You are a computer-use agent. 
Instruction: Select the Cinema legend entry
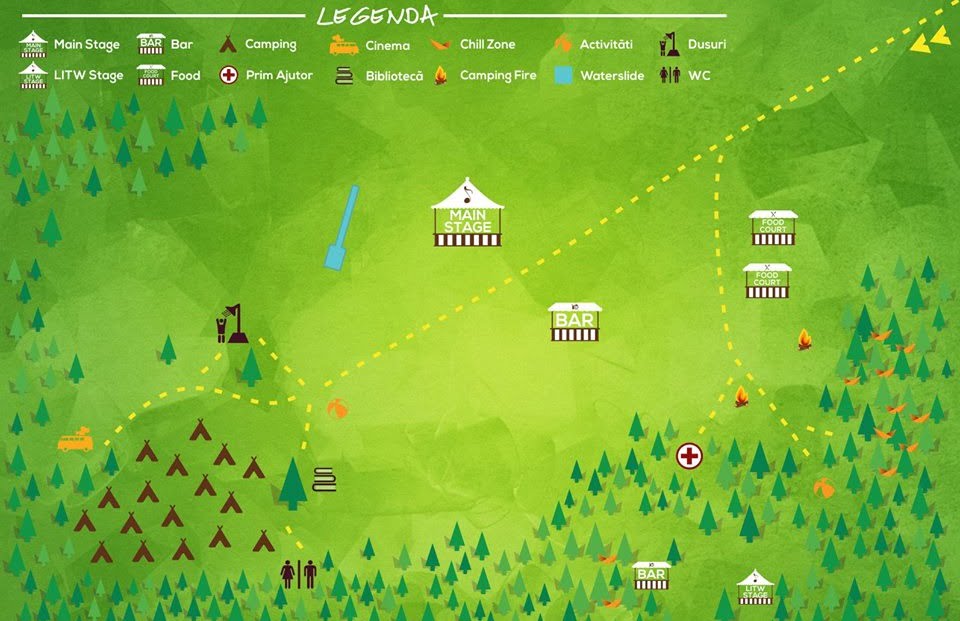coord(370,45)
